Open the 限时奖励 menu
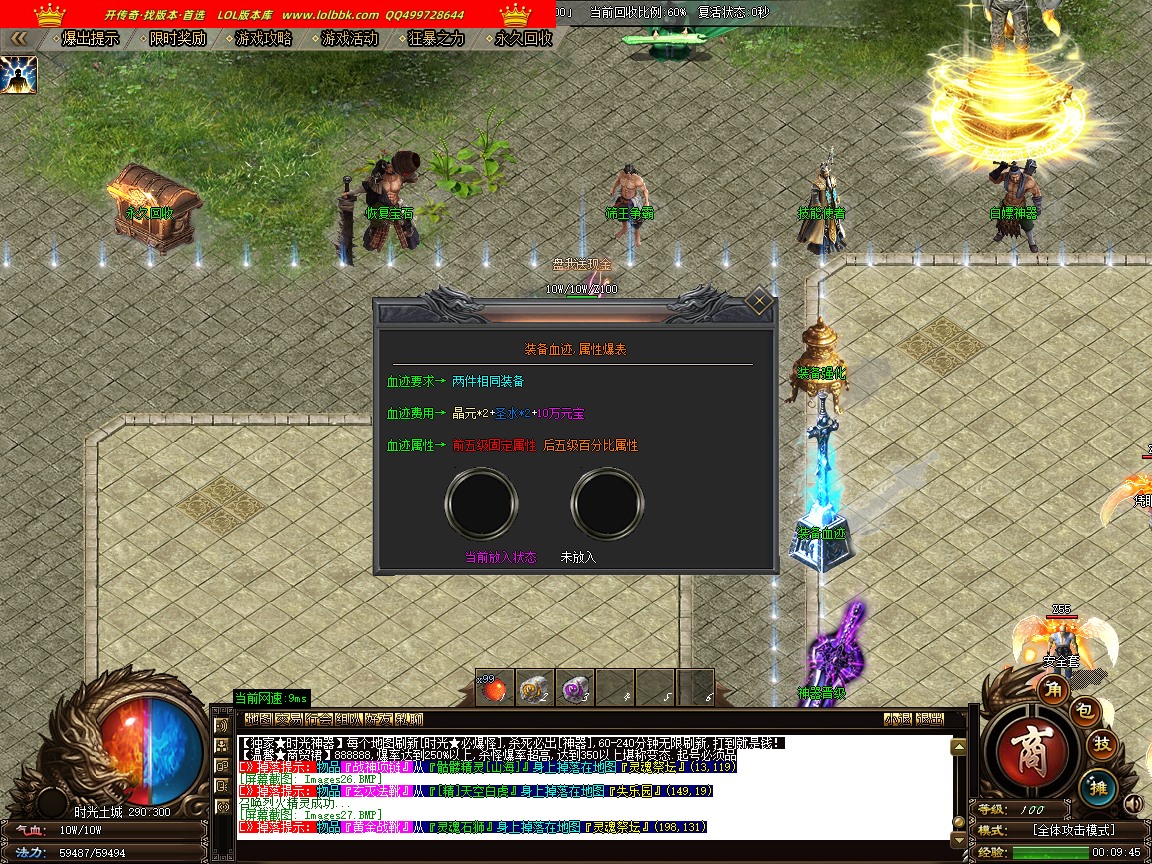Screen dimensions: 1152x864 click(x=177, y=39)
